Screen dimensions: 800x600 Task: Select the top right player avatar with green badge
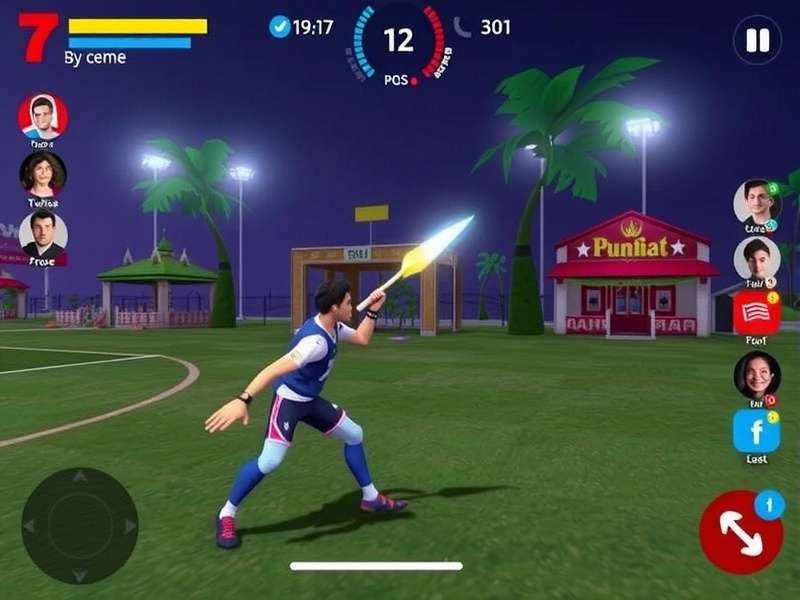click(x=757, y=201)
